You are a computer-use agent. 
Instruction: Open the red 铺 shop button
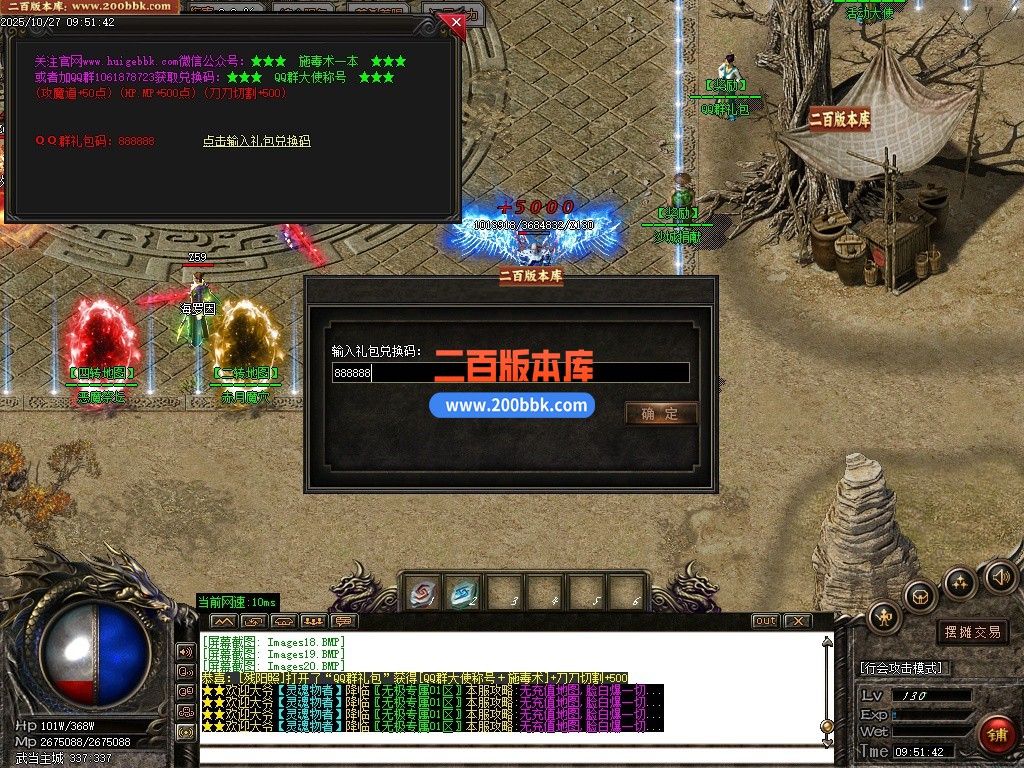pos(996,735)
